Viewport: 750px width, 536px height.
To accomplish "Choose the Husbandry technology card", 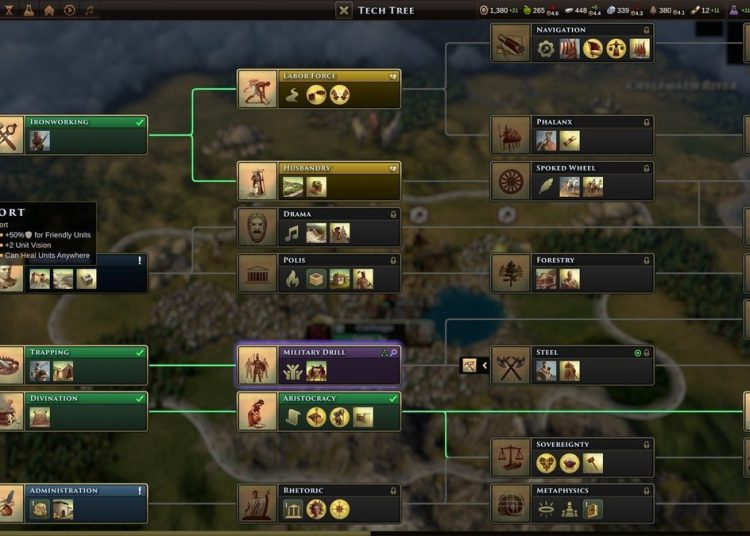I will [319, 181].
